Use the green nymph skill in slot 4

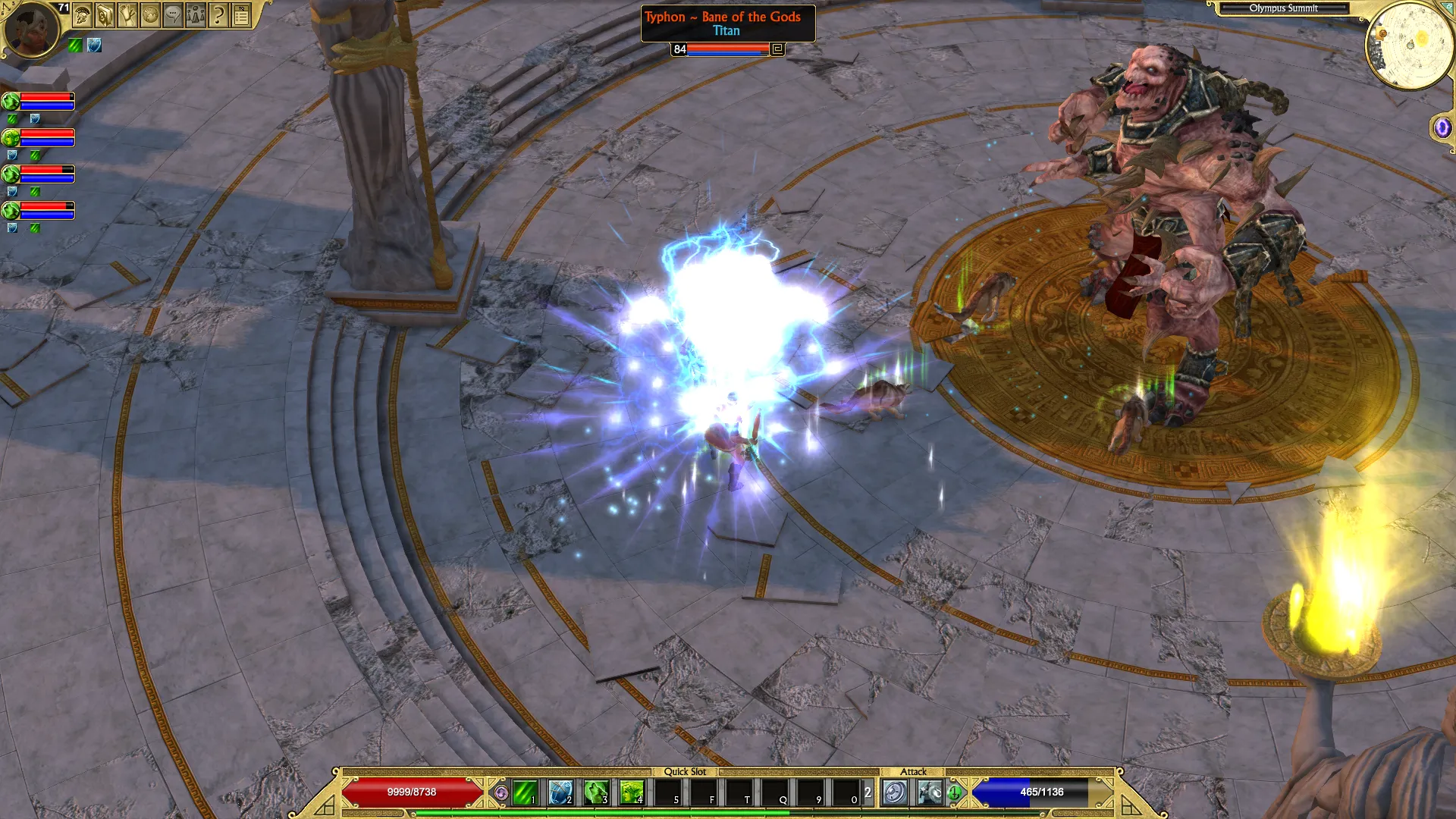coord(632,792)
